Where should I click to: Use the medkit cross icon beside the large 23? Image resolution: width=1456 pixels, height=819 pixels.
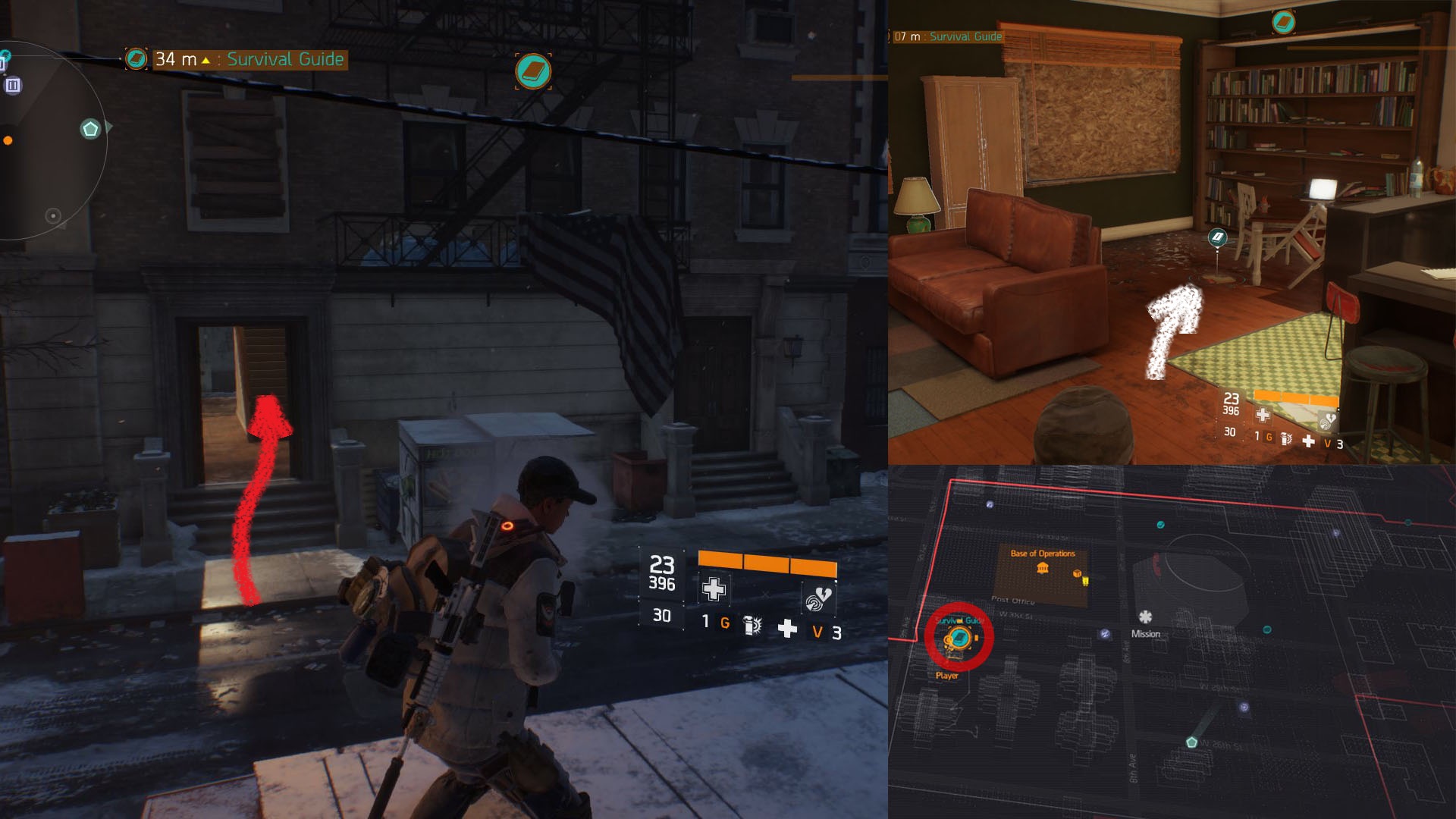tap(713, 588)
